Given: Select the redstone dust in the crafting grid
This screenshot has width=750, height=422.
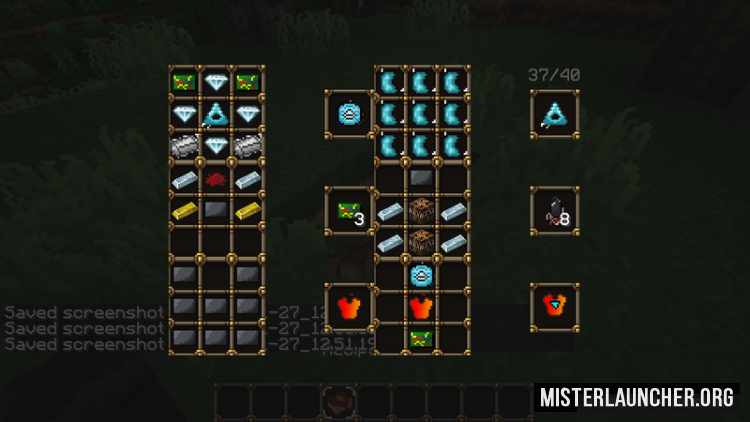Looking at the screenshot, I should click(216, 179).
